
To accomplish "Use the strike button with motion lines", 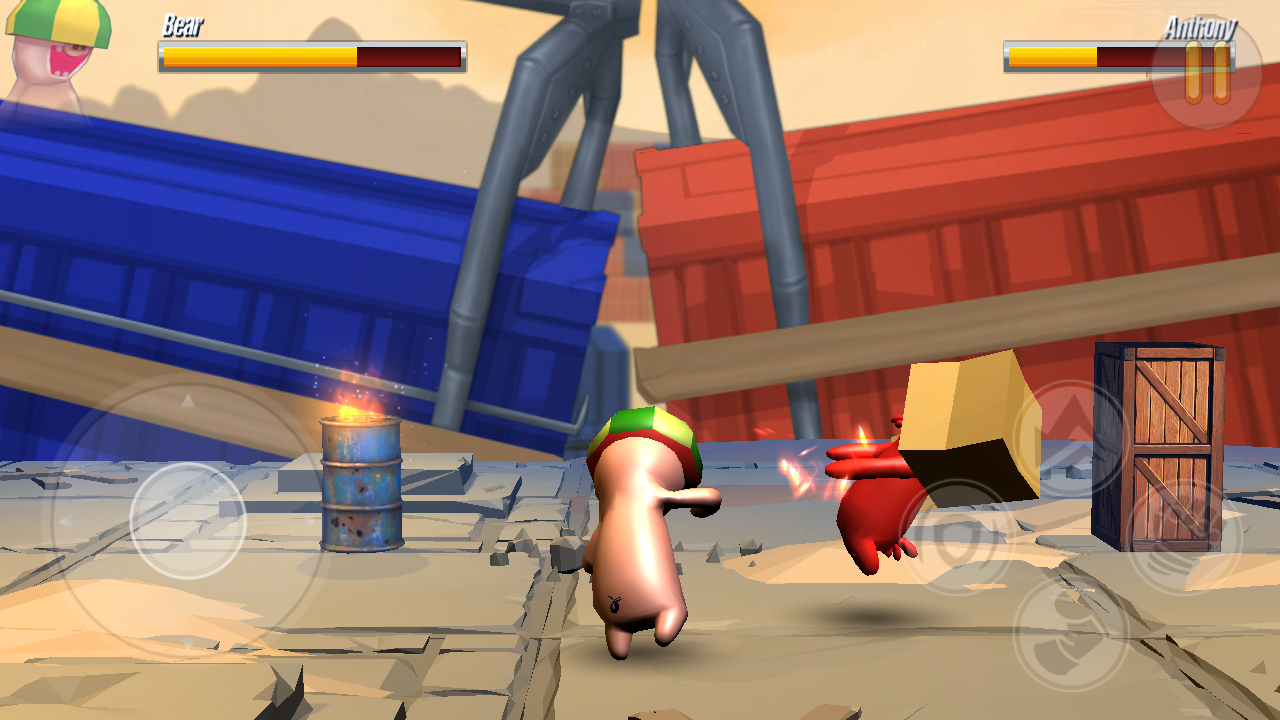I will (x=1185, y=537).
